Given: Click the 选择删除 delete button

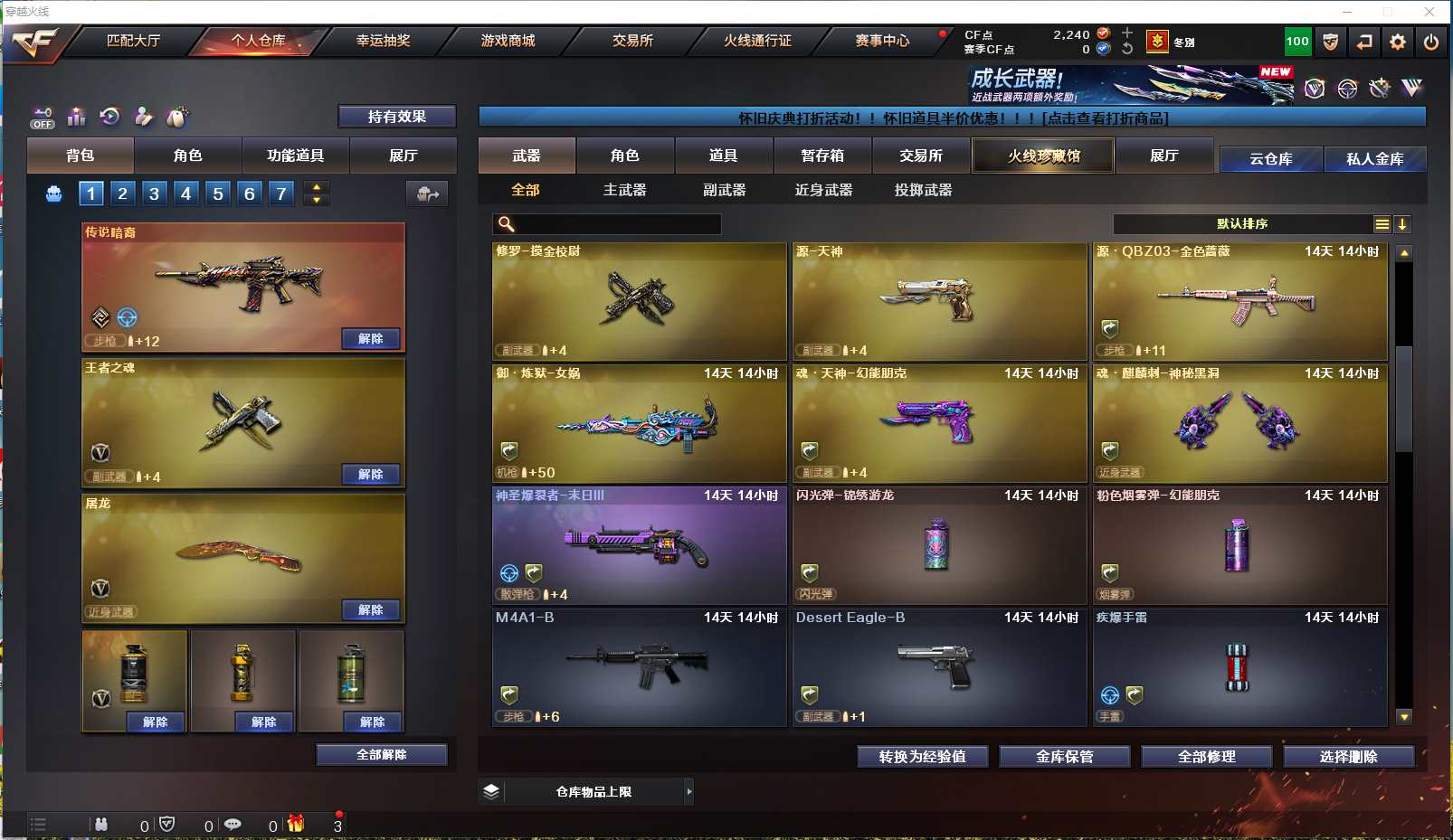Looking at the screenshot, I should [x=1348, y=757].
